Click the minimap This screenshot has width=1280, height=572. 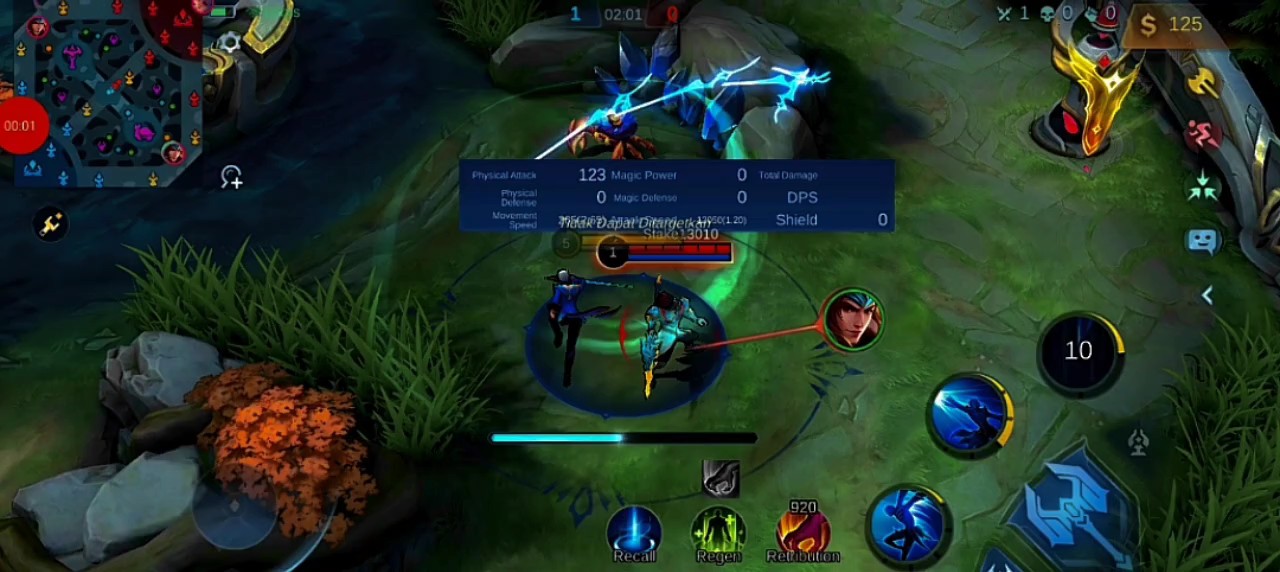coord(105,95)
